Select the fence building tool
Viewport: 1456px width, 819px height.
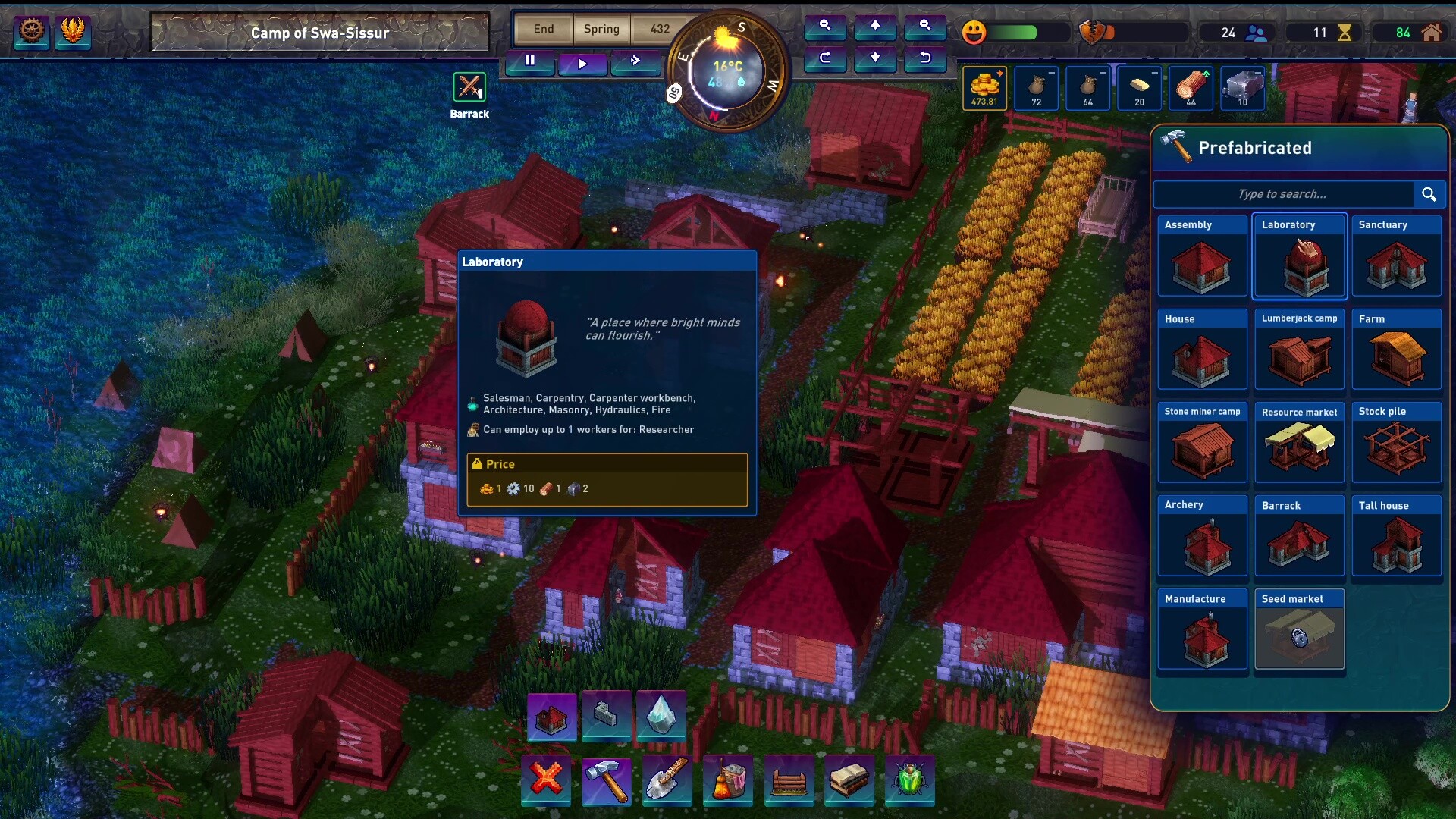click(x=789, y=781)
